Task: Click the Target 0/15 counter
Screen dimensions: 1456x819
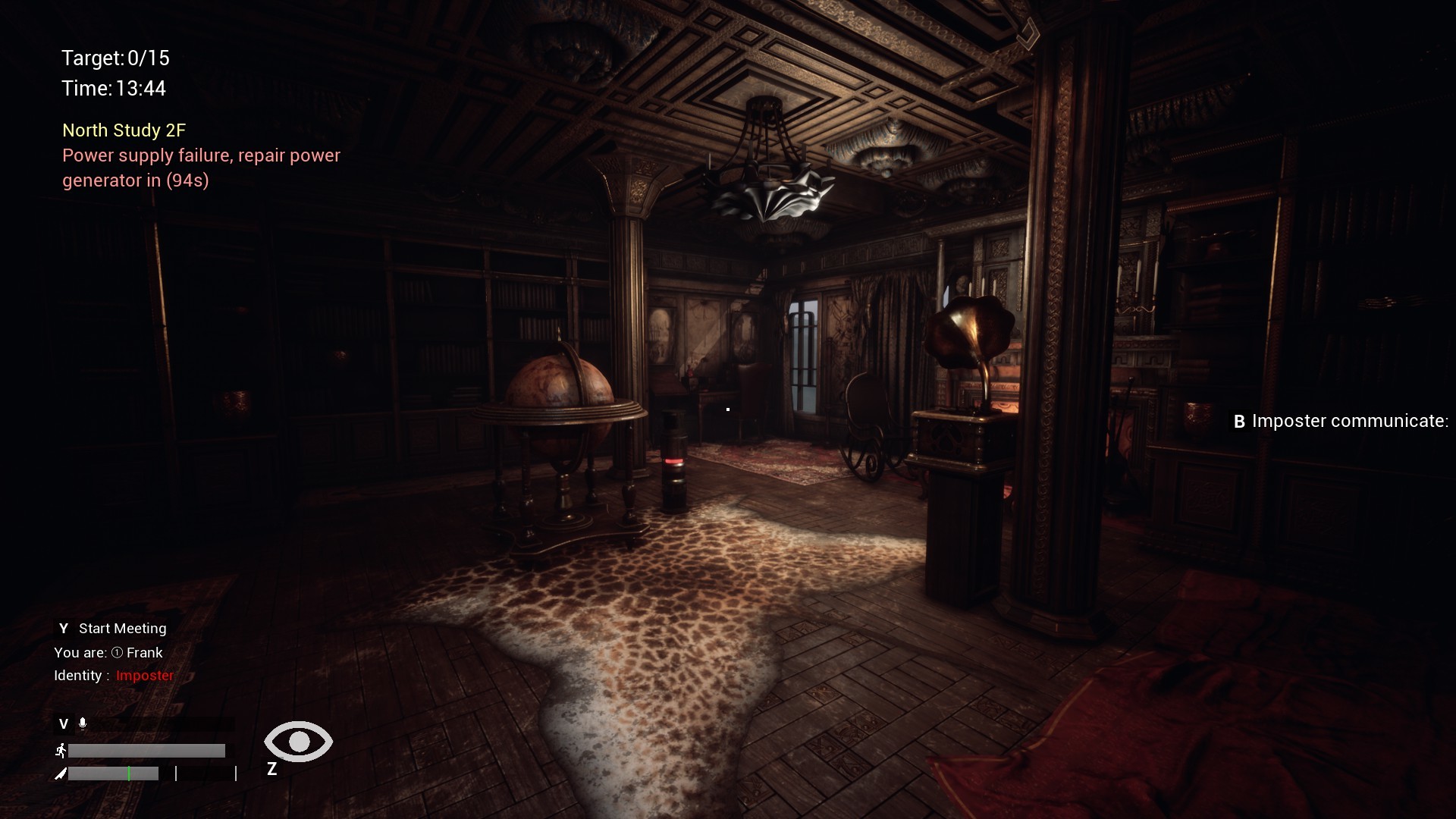Action: (x=115, y=58)
